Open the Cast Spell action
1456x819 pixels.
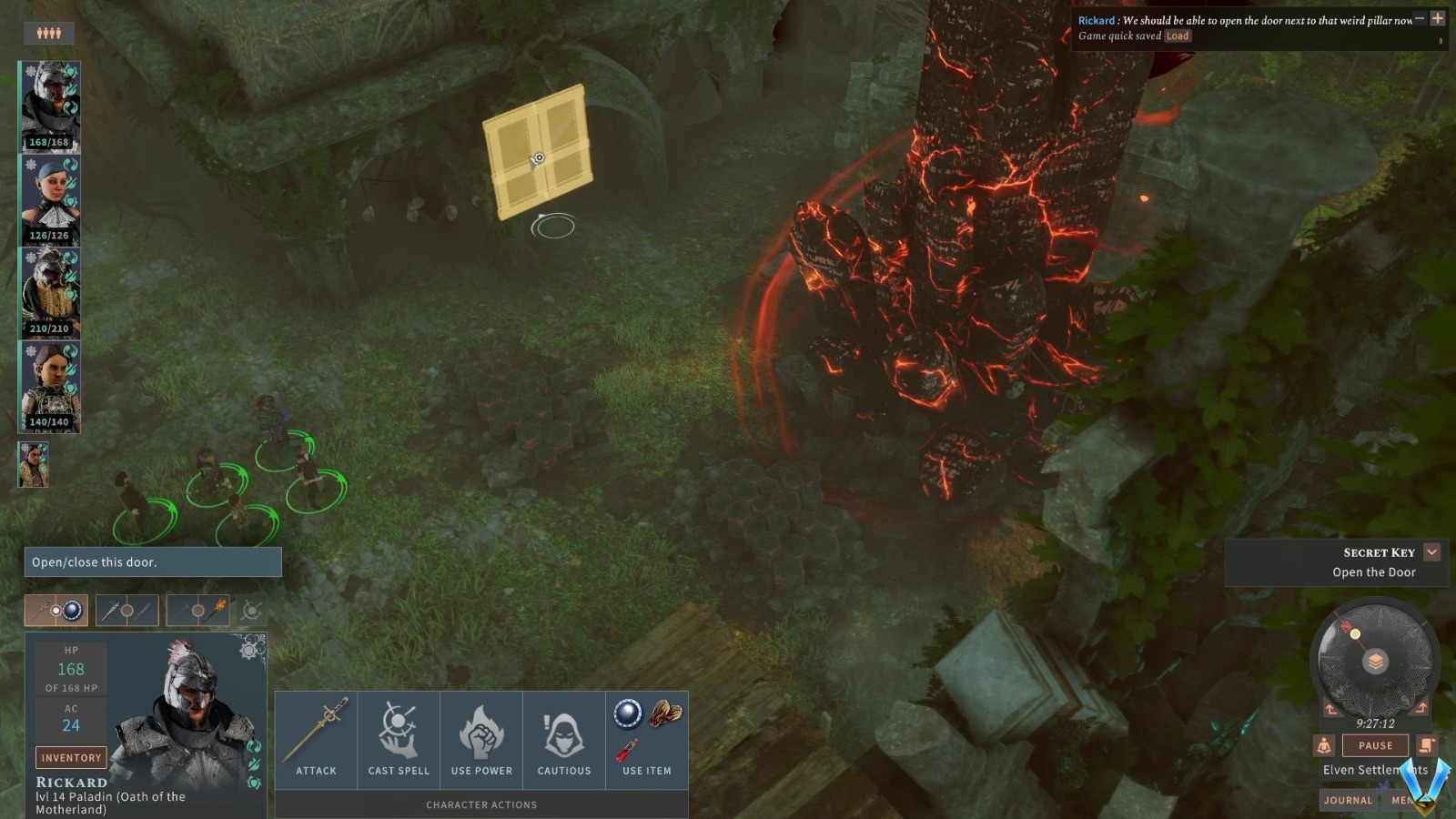(x=399, y=739)
